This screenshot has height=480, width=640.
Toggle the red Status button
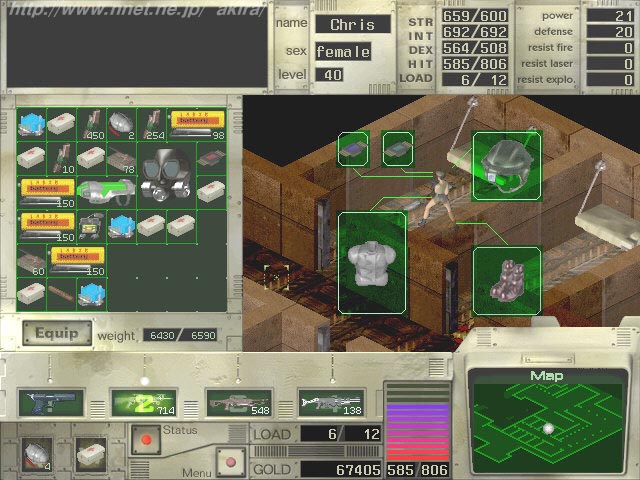(x=147, y=437)
